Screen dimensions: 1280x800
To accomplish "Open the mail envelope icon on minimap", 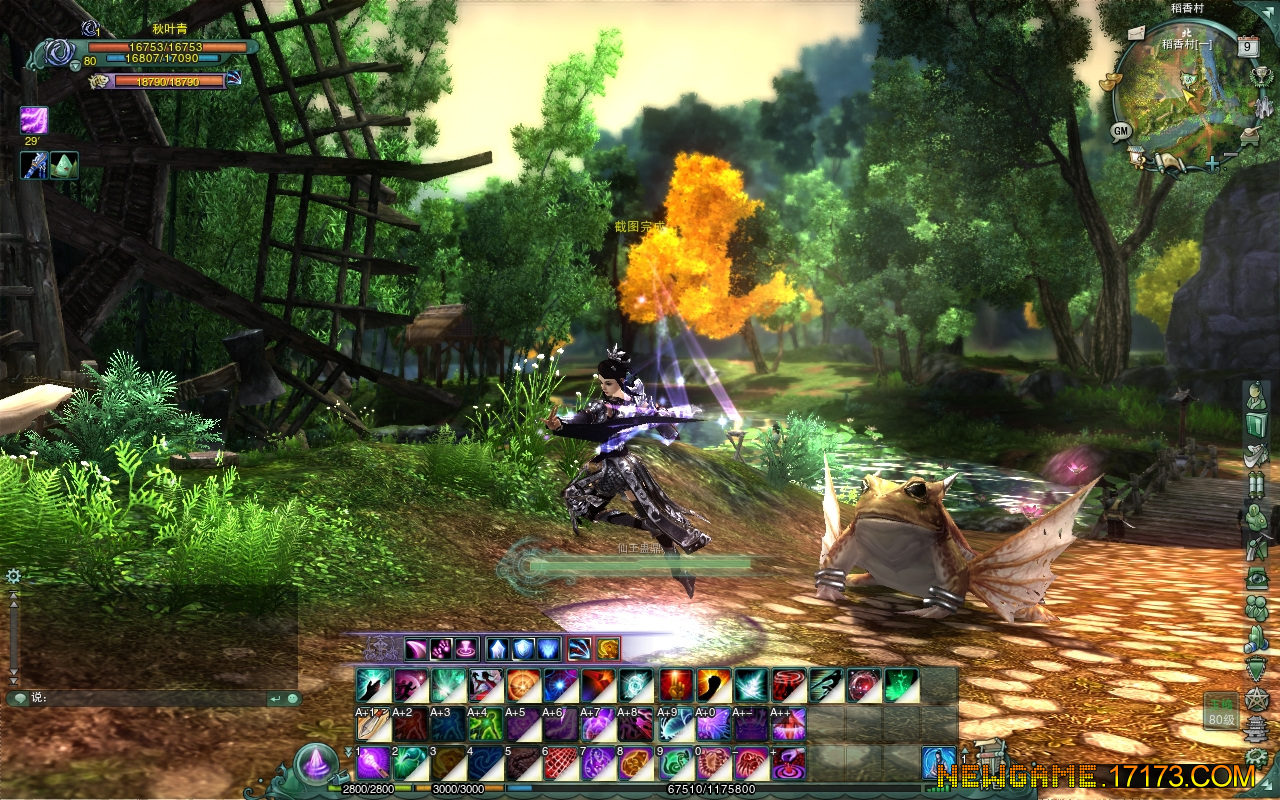I will point(1138,33).
